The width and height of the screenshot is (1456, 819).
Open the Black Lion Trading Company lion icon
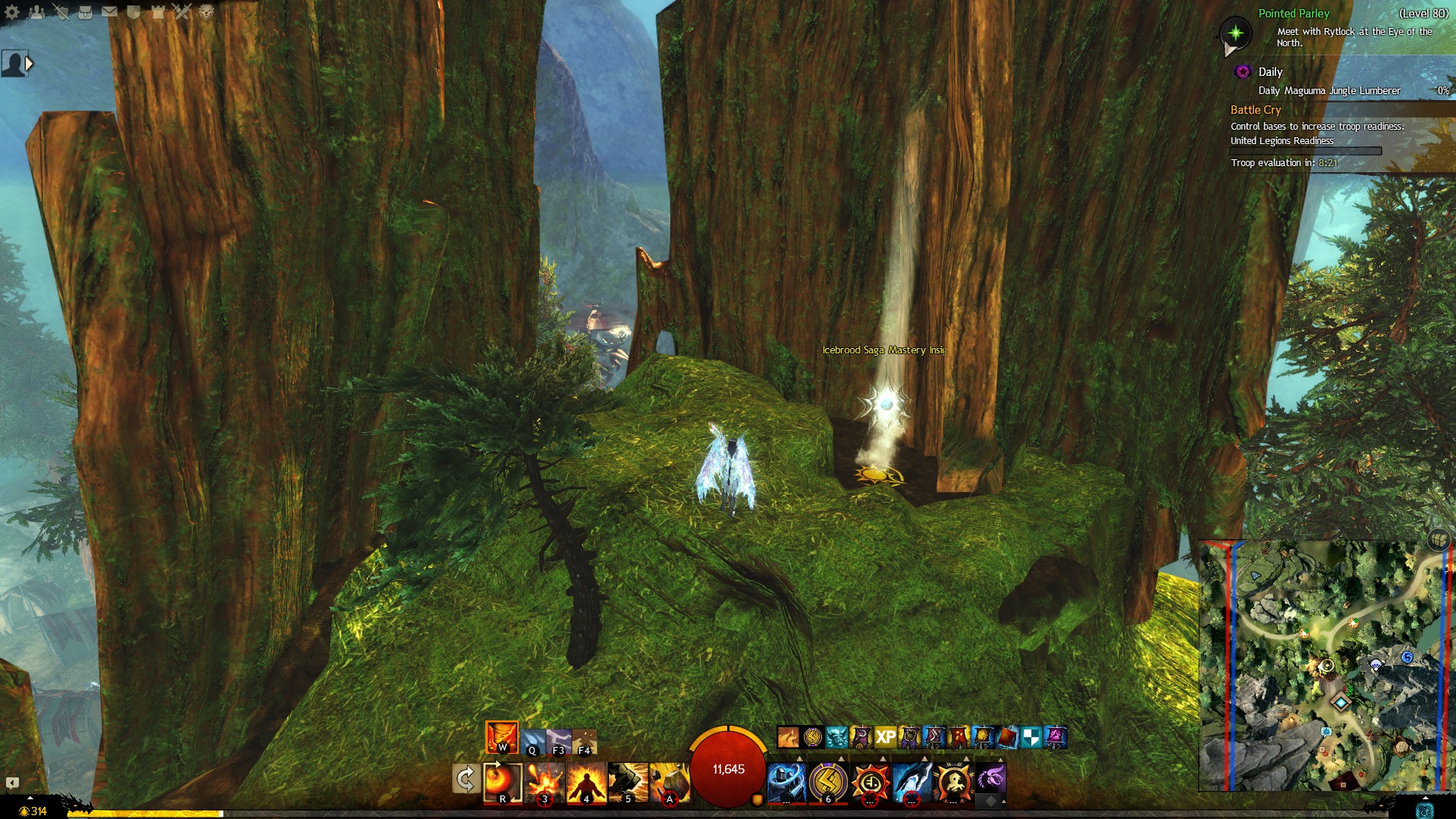pos(206,11)
